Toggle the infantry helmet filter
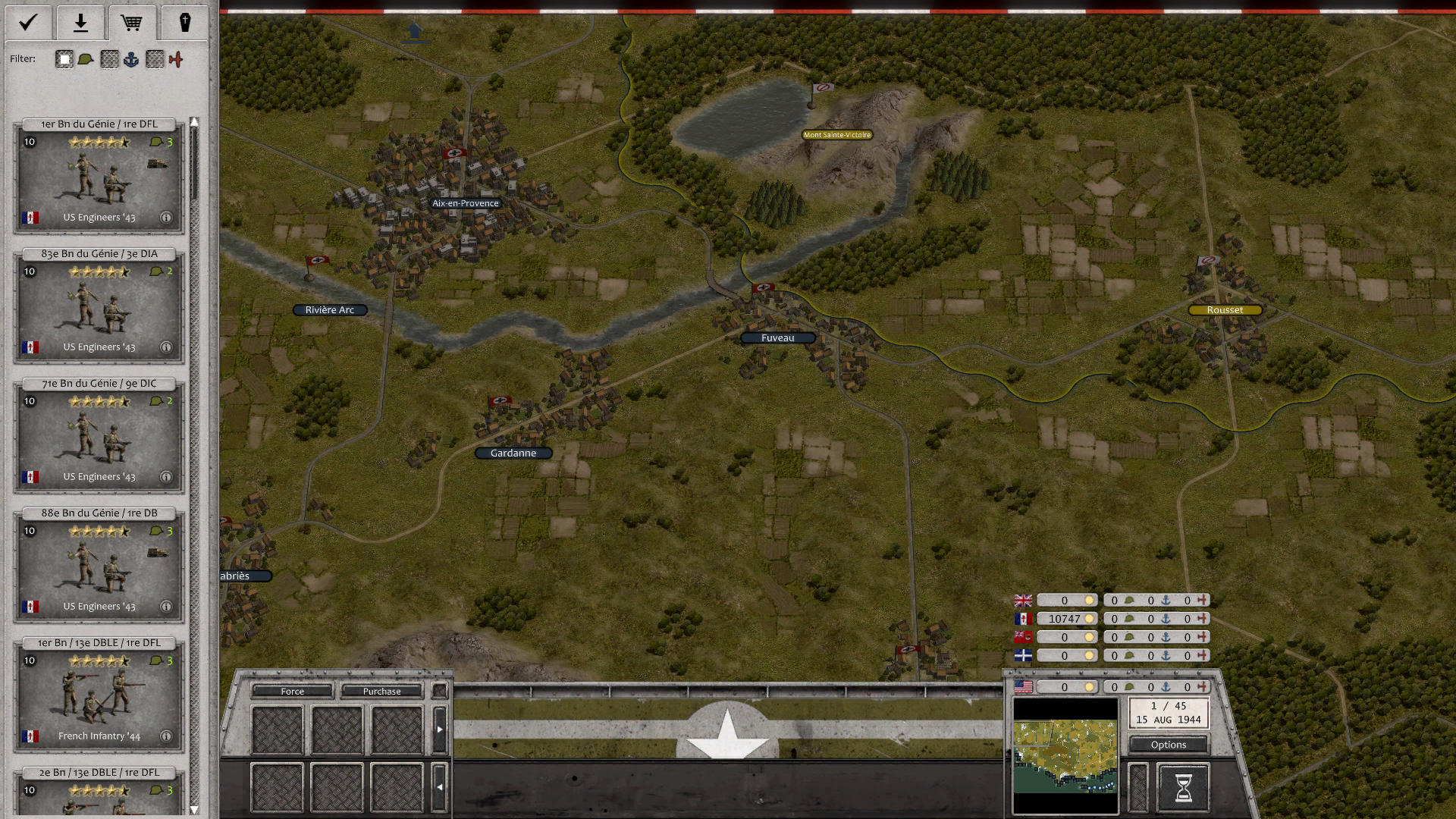The image size is (1456, 819). (x=87, y=58)
